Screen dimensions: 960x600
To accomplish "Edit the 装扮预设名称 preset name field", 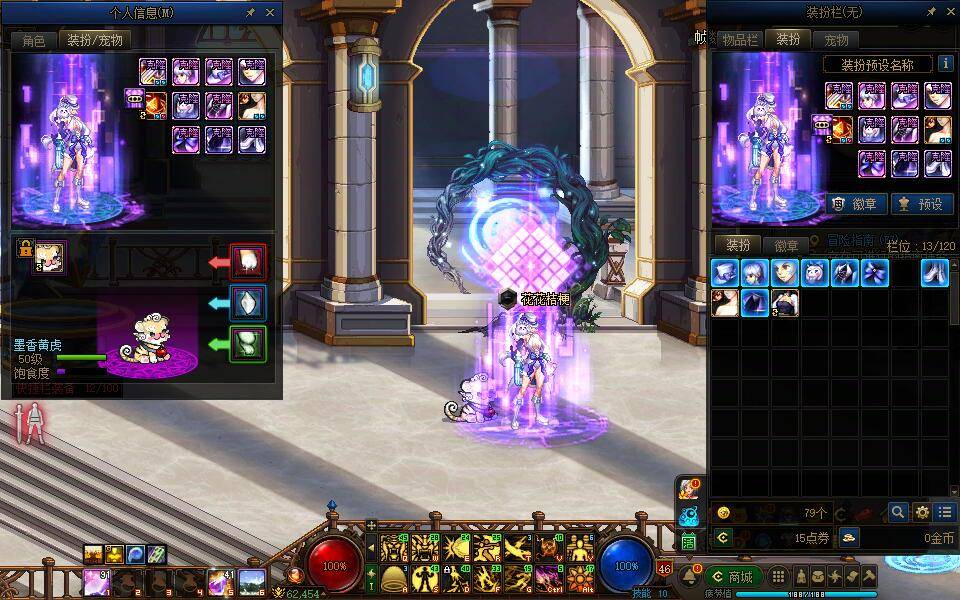I will (x=878, y=64).
